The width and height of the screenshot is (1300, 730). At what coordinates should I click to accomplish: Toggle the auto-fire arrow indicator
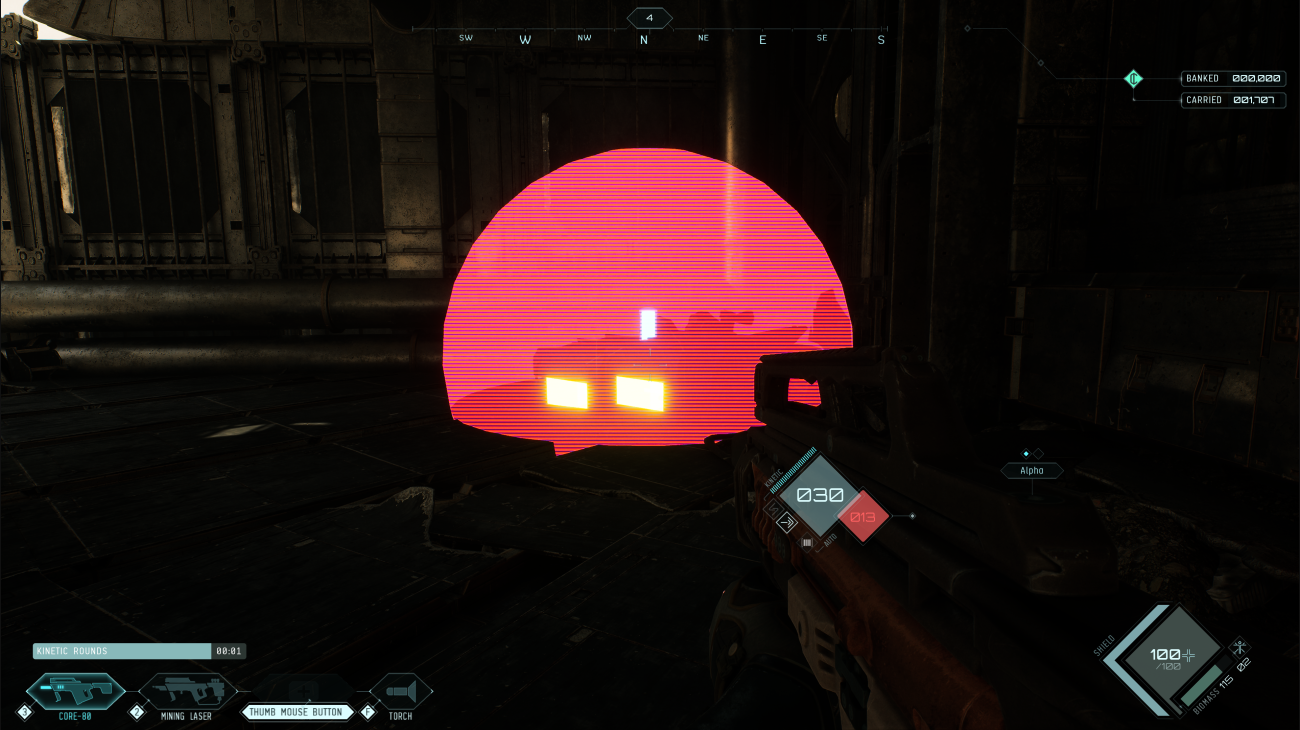click(787, 521)
